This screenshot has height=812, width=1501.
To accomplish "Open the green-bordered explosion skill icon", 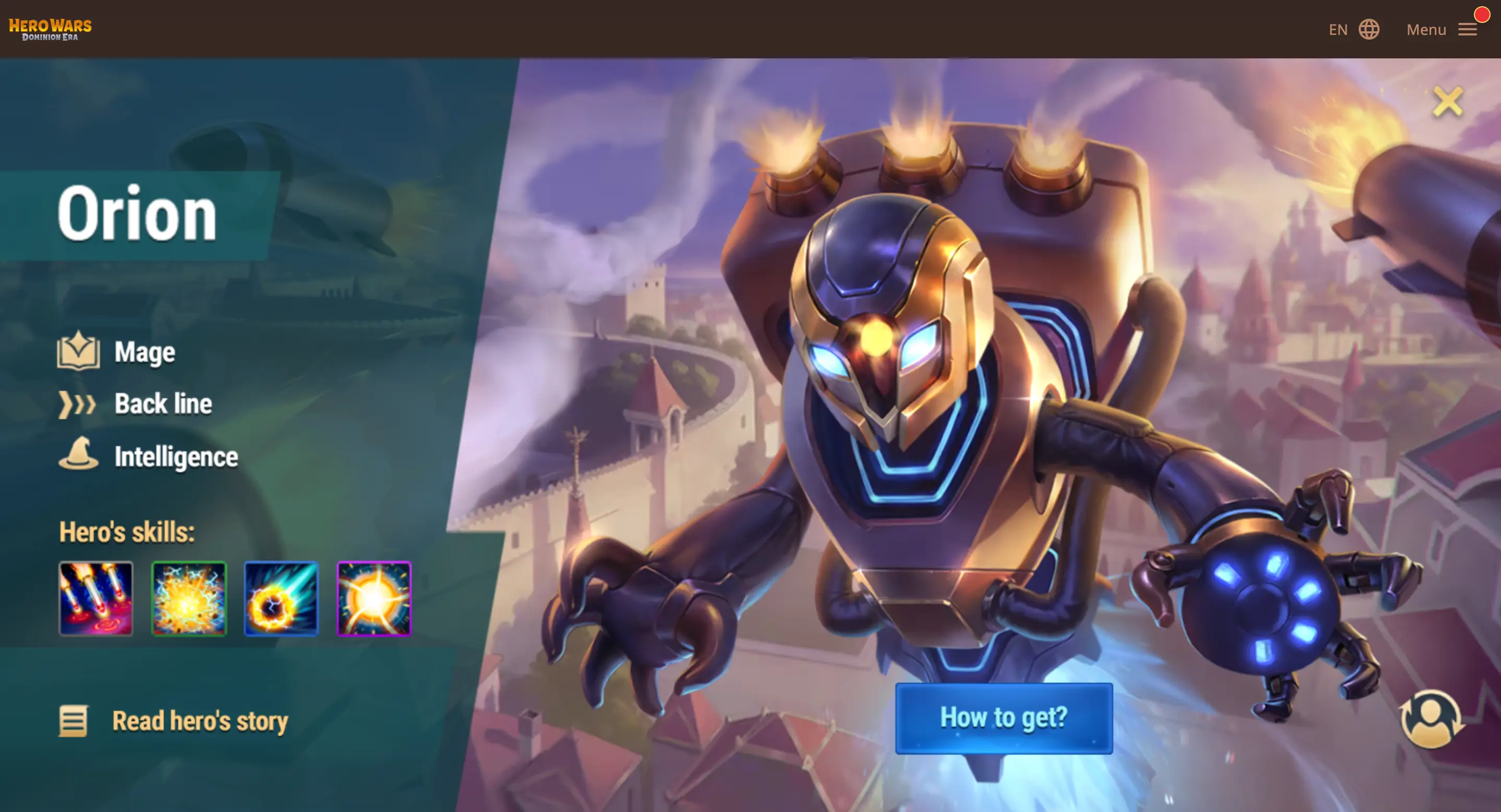I will (189, 599).
